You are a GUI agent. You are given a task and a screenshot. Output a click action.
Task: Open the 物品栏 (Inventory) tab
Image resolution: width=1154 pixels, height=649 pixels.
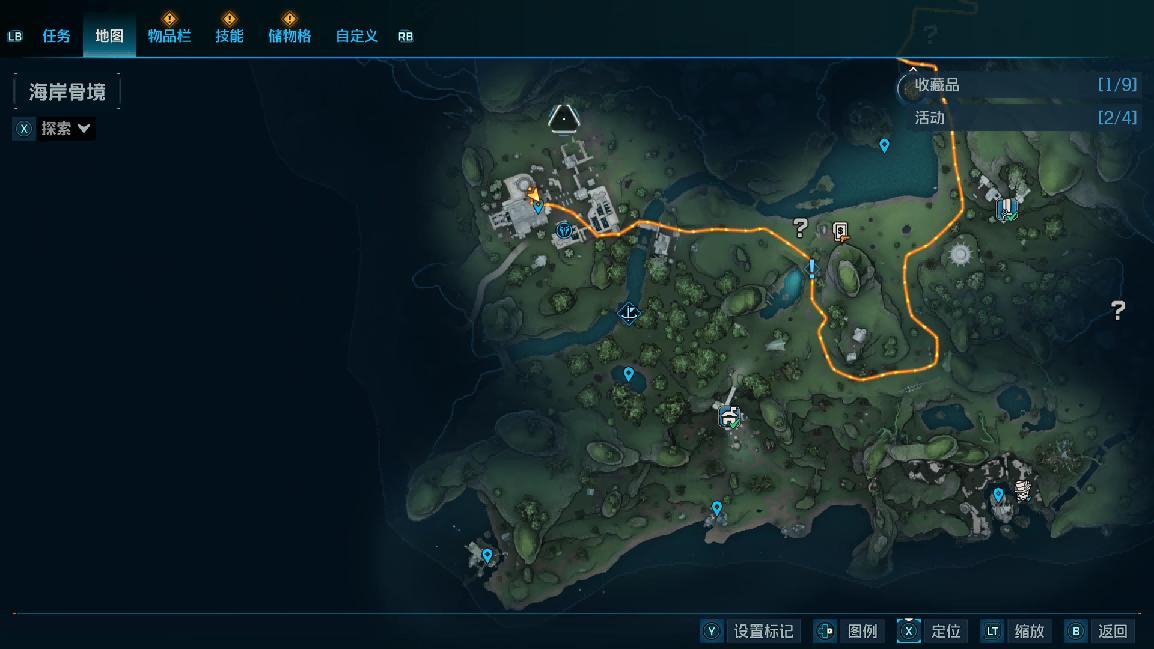pos(169,36)
